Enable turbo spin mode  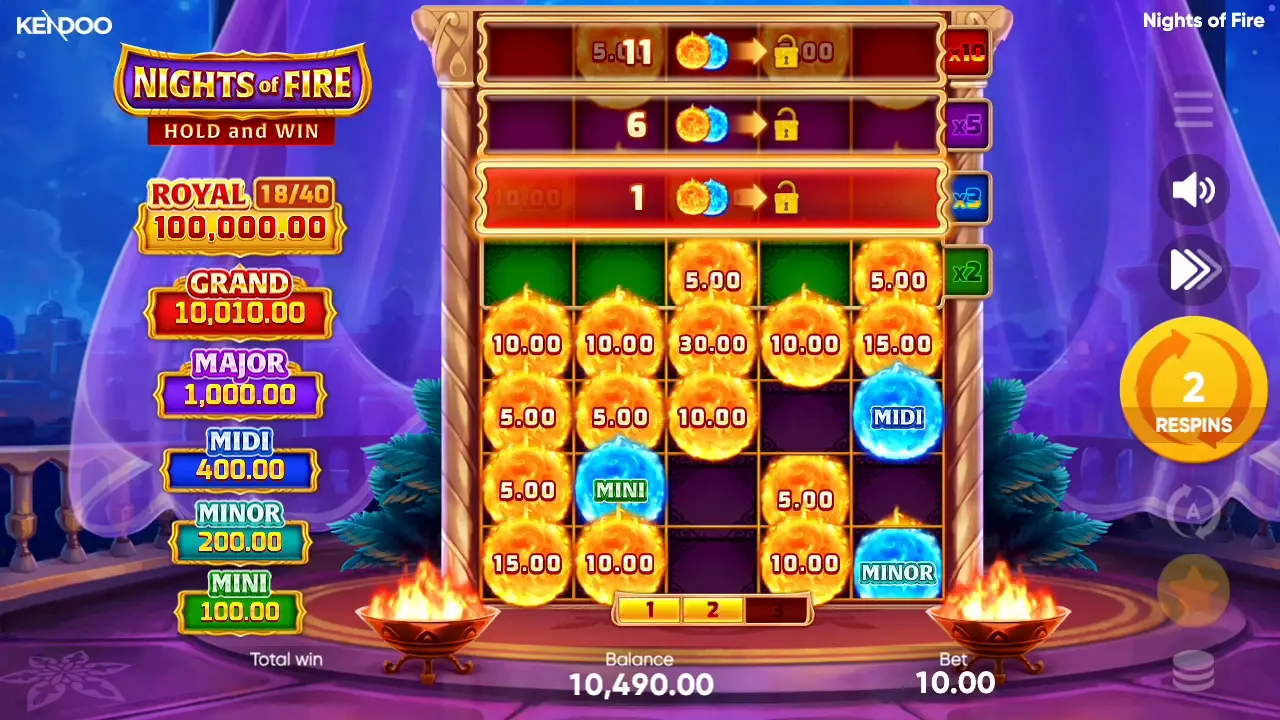coord(1192,269)
